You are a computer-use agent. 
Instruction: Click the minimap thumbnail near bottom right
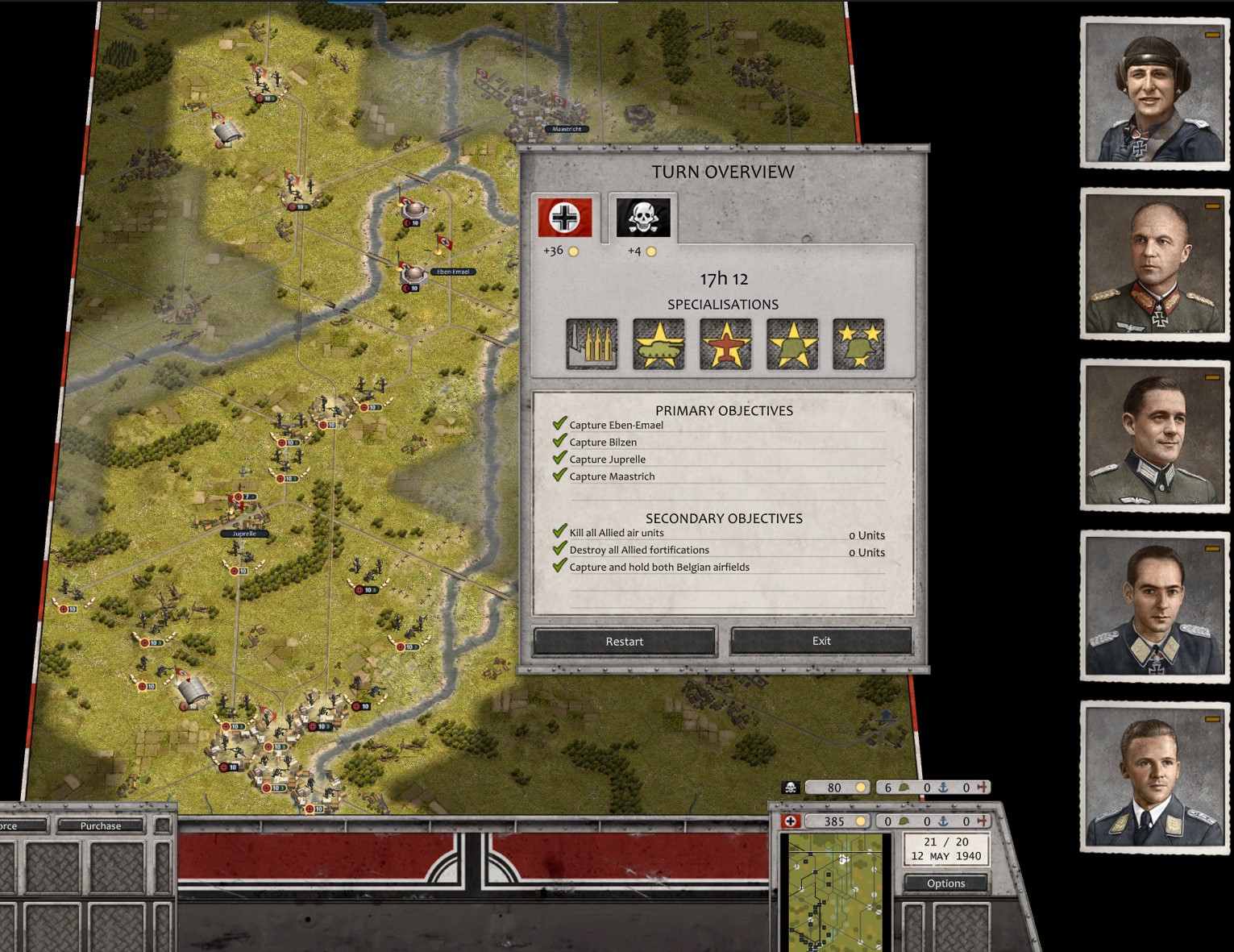(836, 891)
